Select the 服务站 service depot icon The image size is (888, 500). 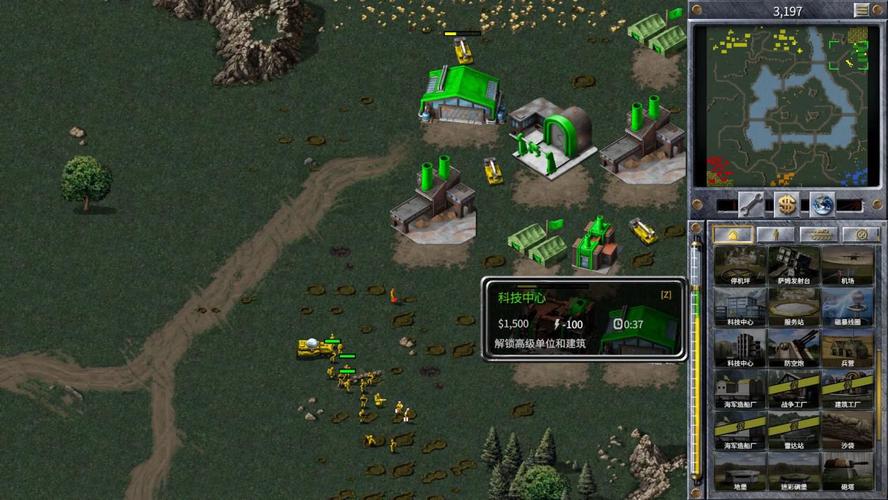(794, 308)
